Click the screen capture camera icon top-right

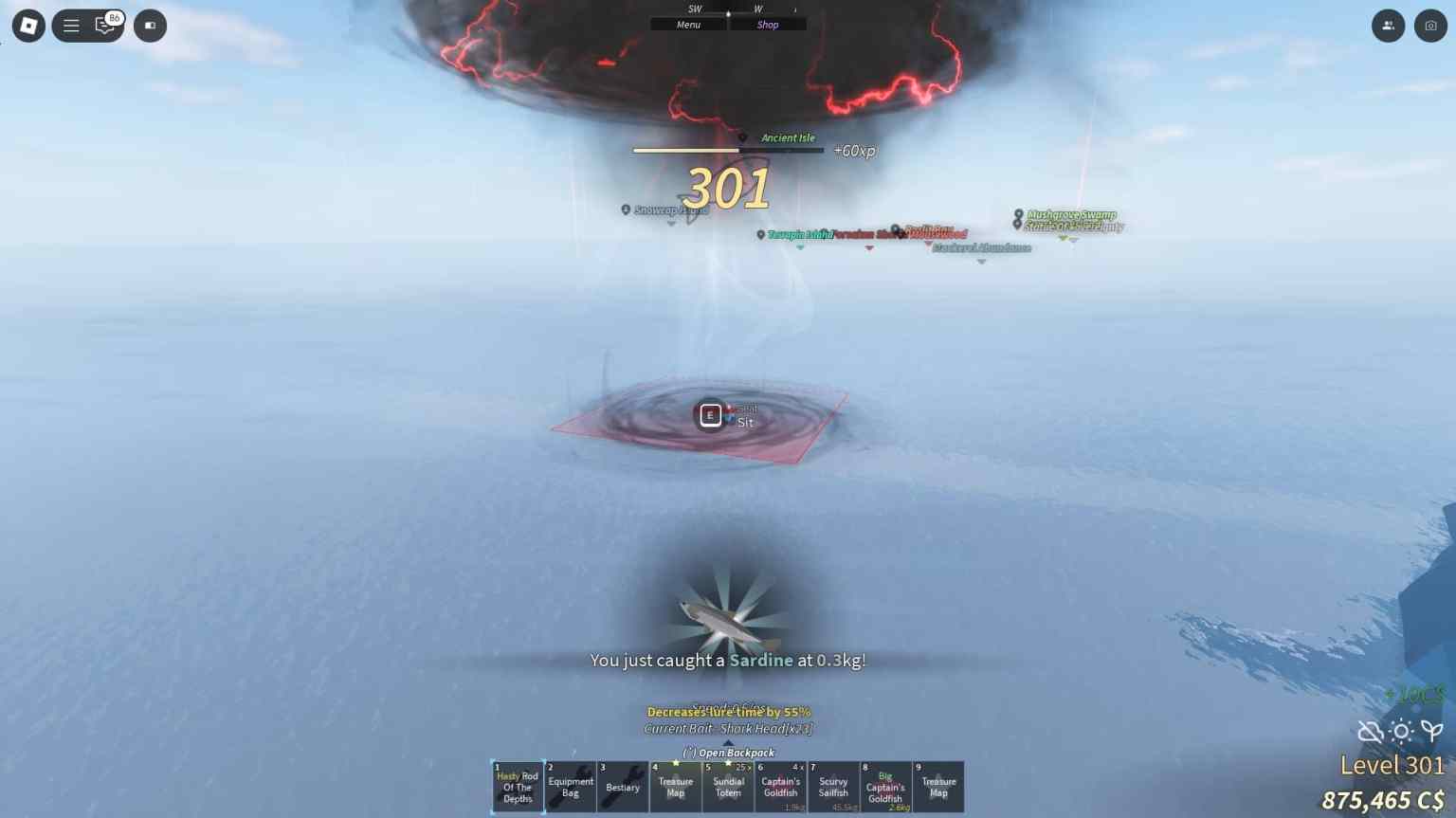(x=1429, y=26)
